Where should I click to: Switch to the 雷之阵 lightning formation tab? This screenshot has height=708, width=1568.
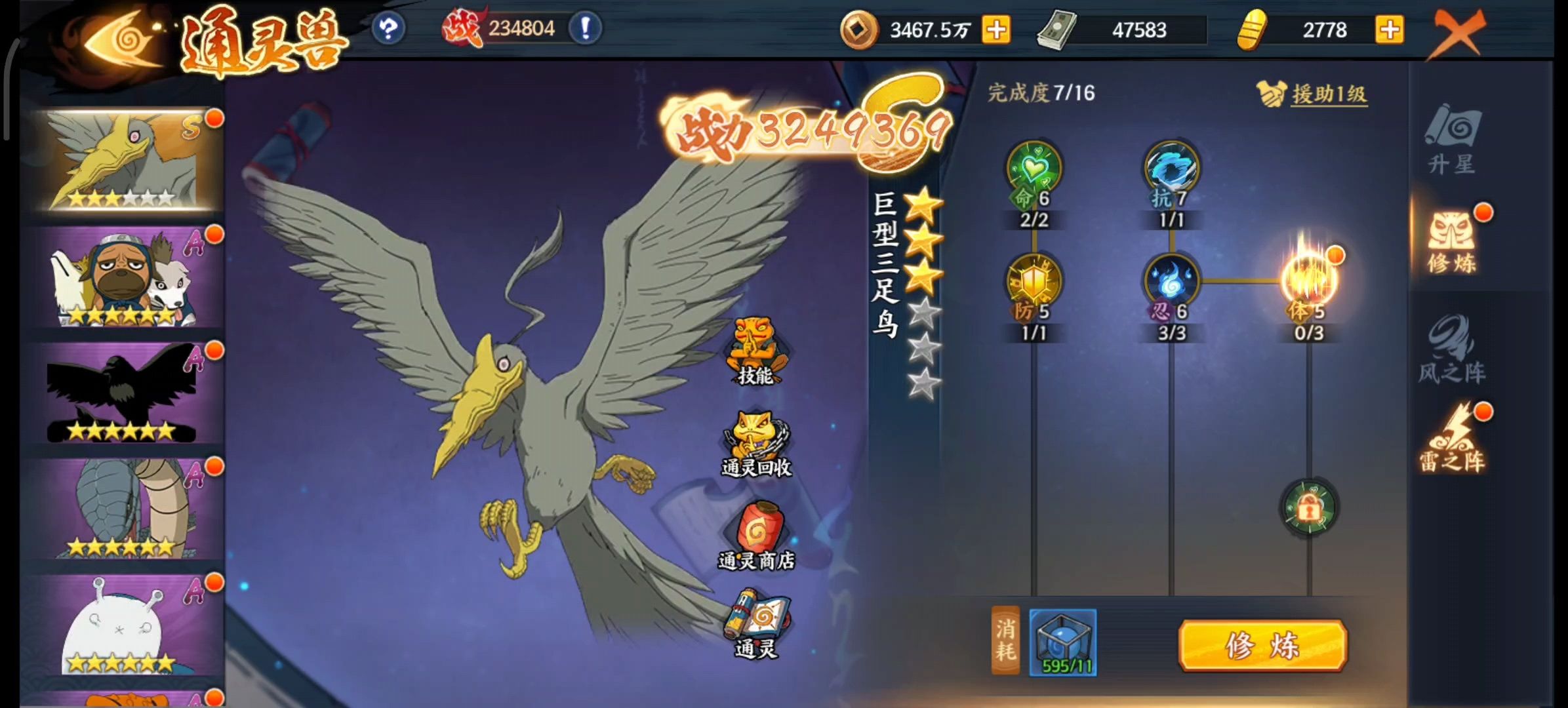pyautogui.click(x=1451, y=438)
